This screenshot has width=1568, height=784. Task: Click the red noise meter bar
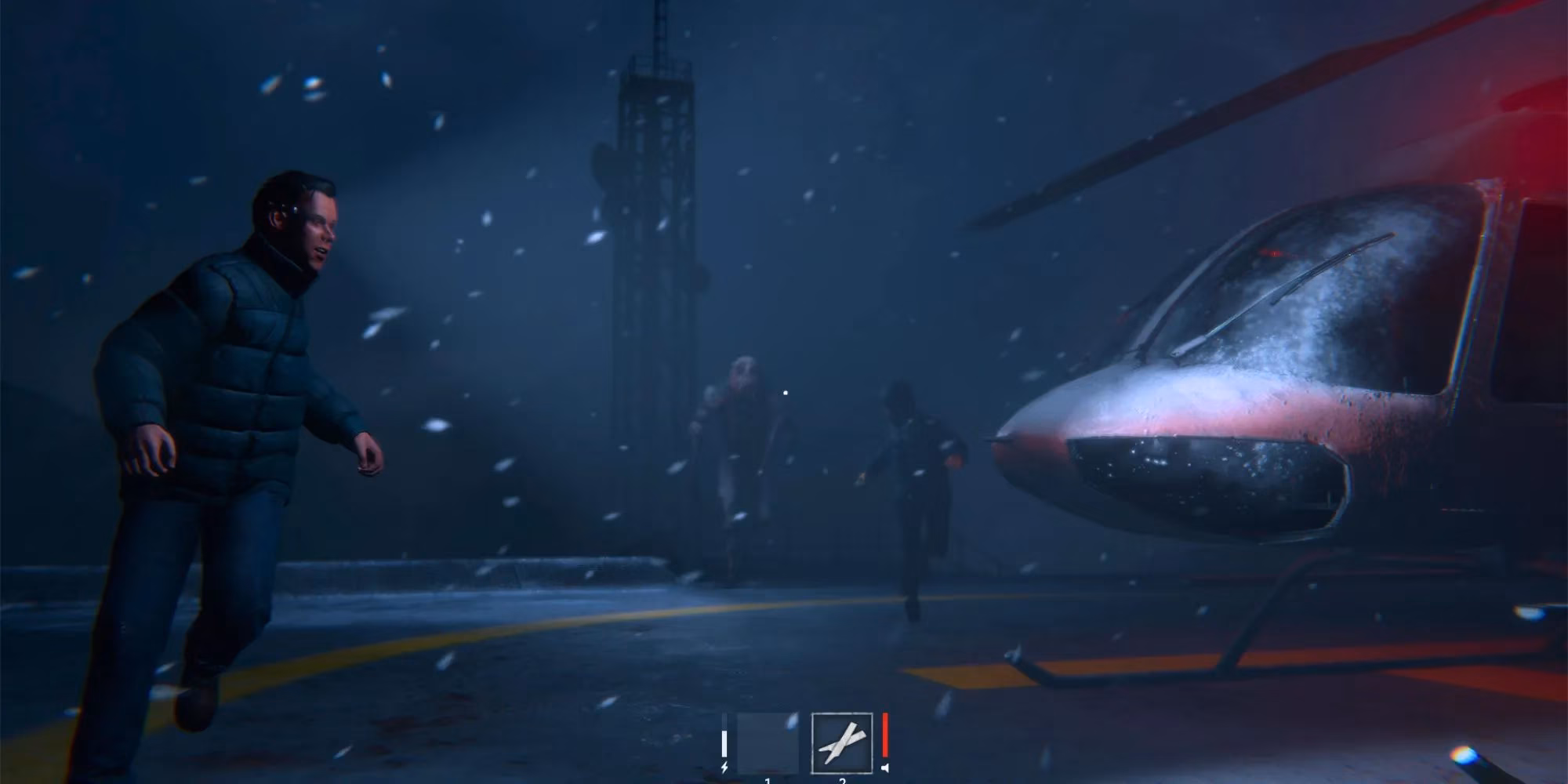(x=885, y=735)
